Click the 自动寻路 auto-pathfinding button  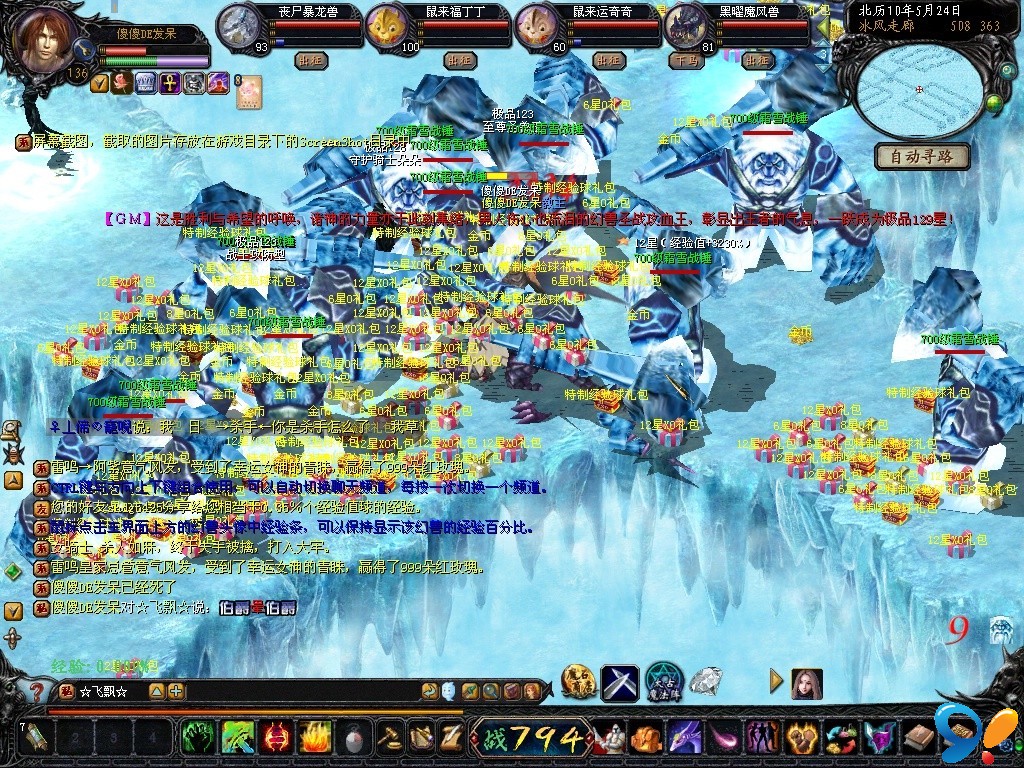922,156
